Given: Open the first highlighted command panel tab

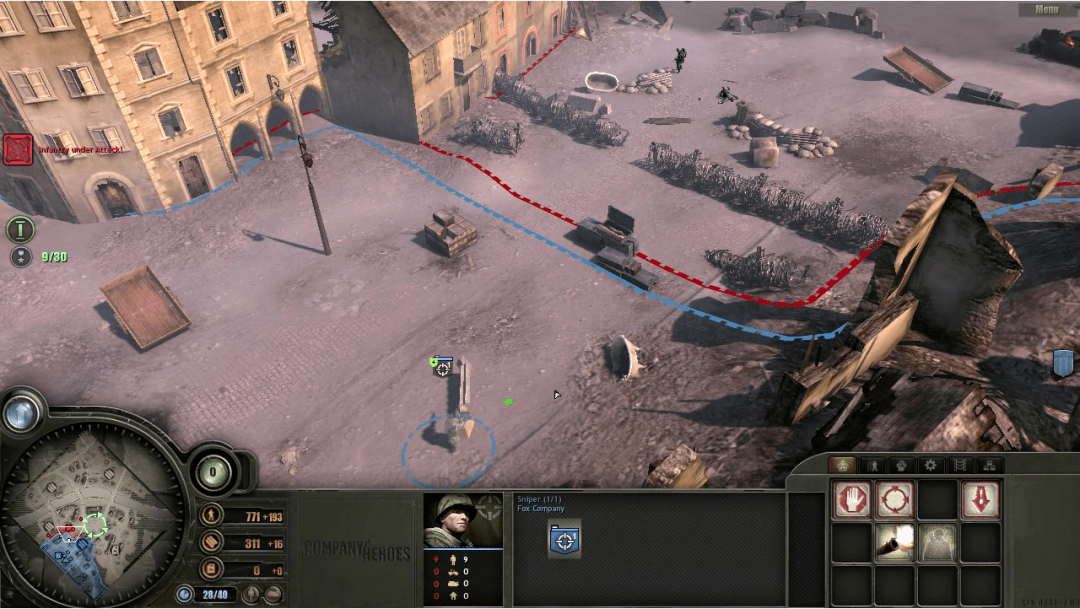Looking at the screenshot, I should coord(842,465).
